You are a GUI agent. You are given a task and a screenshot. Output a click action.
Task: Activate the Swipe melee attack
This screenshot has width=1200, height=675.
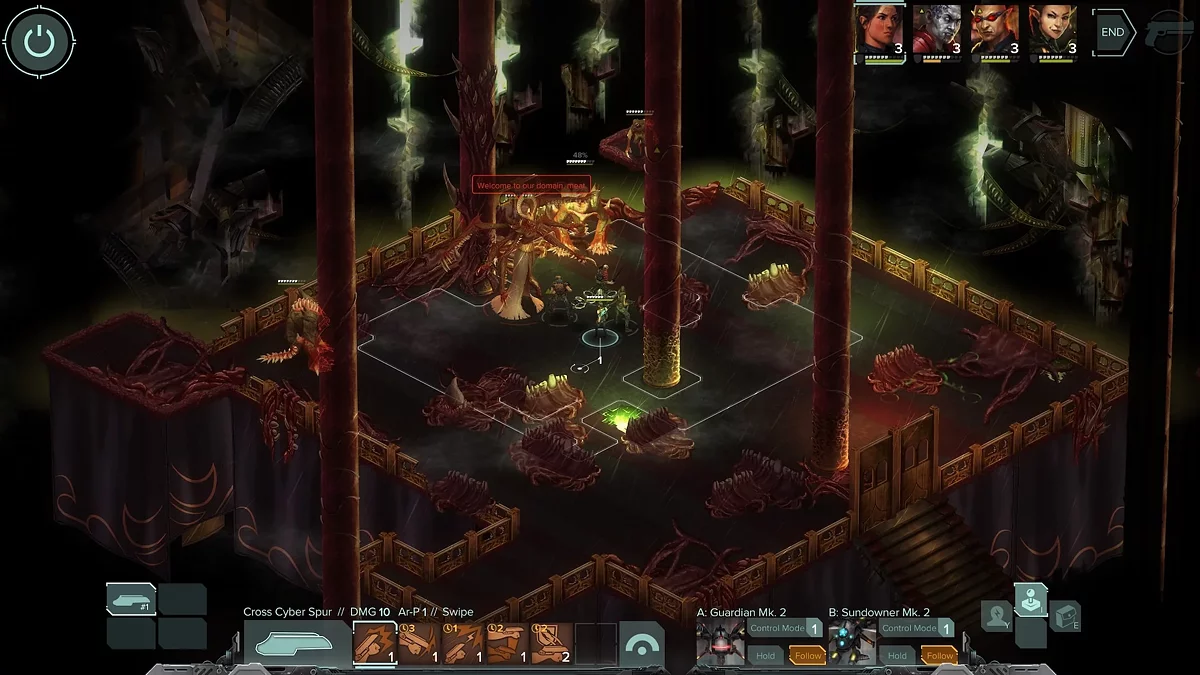[375, 644]
